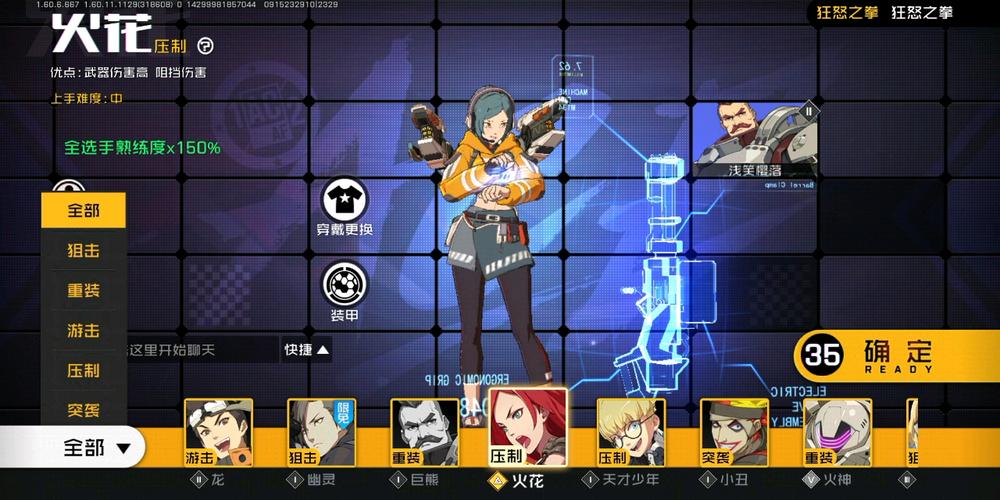Select the 全部 filter at the list top

[x=84, y=211]
